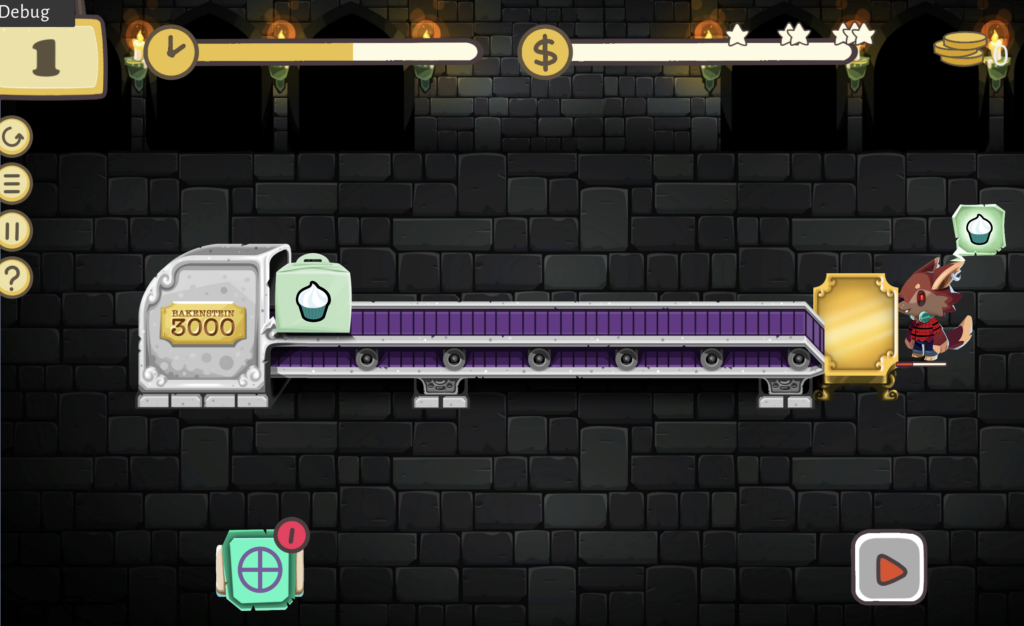The width and height of the screenshot is (1024, 626).
Task: Click the restart level arrow button
Action: tap(14, 137)
